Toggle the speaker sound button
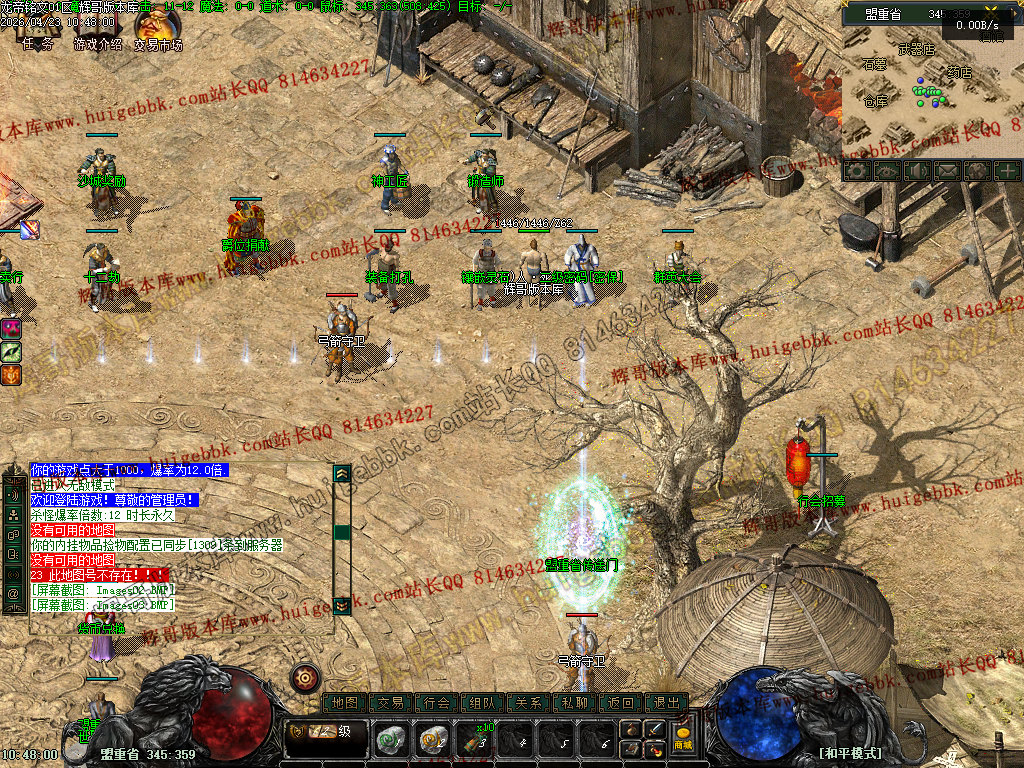Viewport: 1024px width, 768px height. (916, 171)
